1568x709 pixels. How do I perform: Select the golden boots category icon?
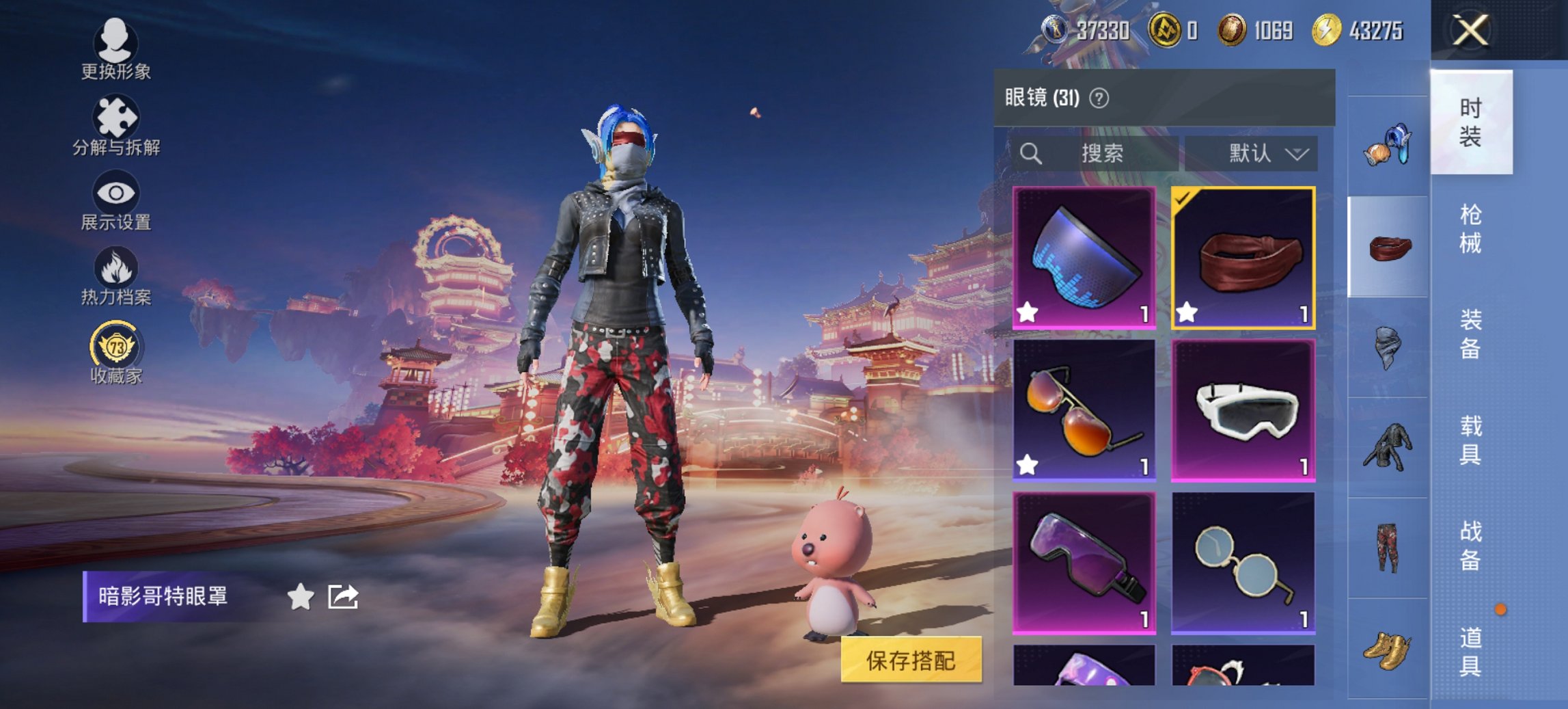1384,652
